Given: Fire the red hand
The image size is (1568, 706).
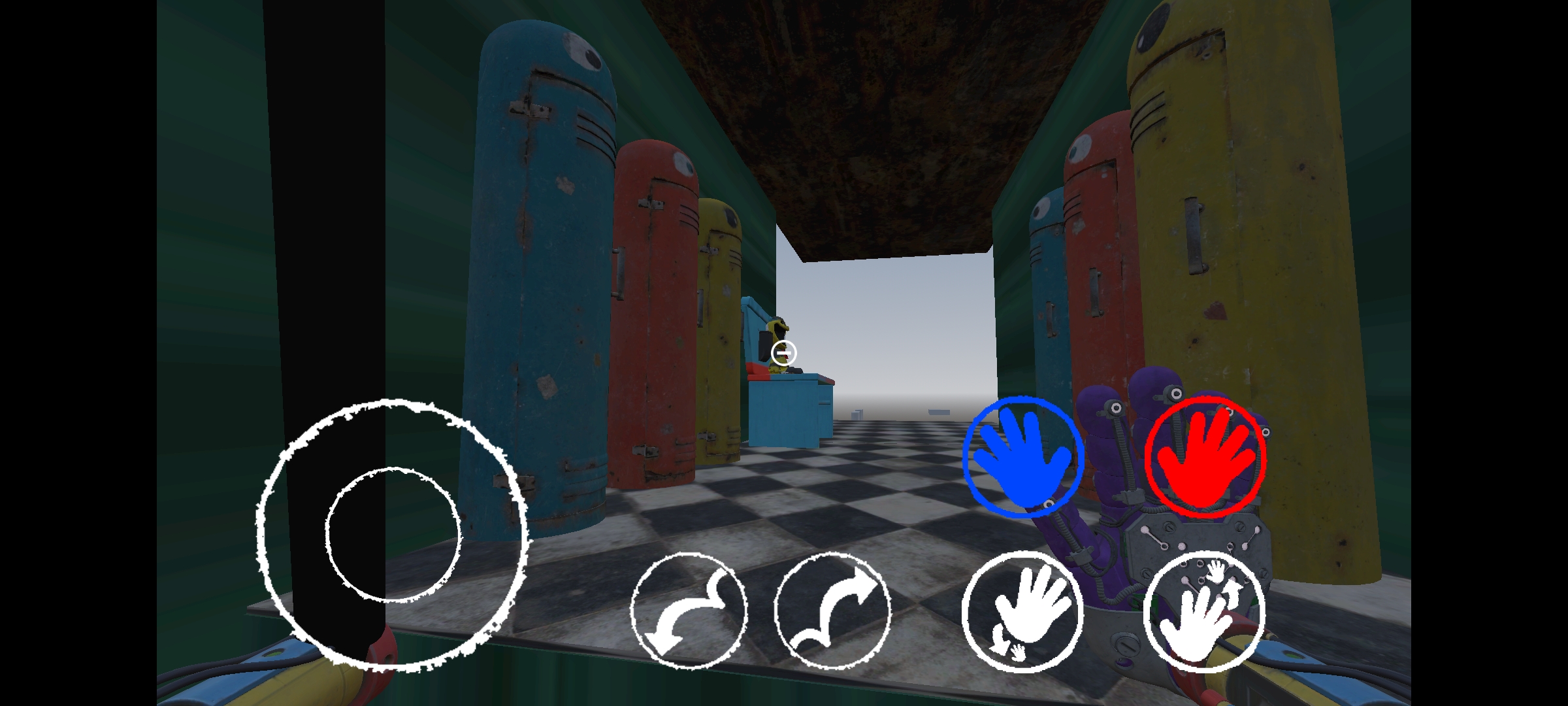Looking at the screenshot, I should [1205, 456].
